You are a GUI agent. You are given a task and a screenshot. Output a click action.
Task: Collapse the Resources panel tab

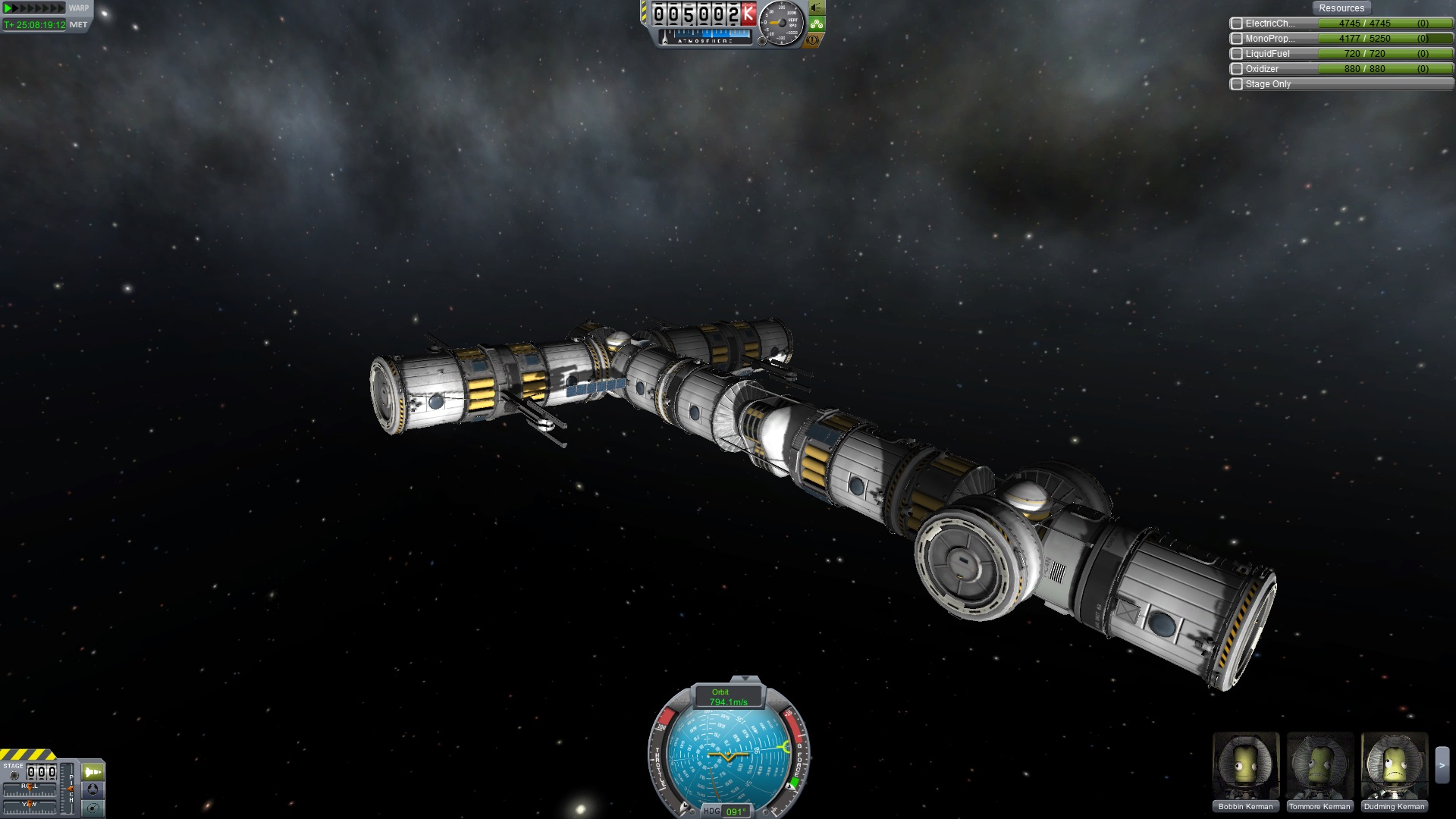coord(1341,8)
